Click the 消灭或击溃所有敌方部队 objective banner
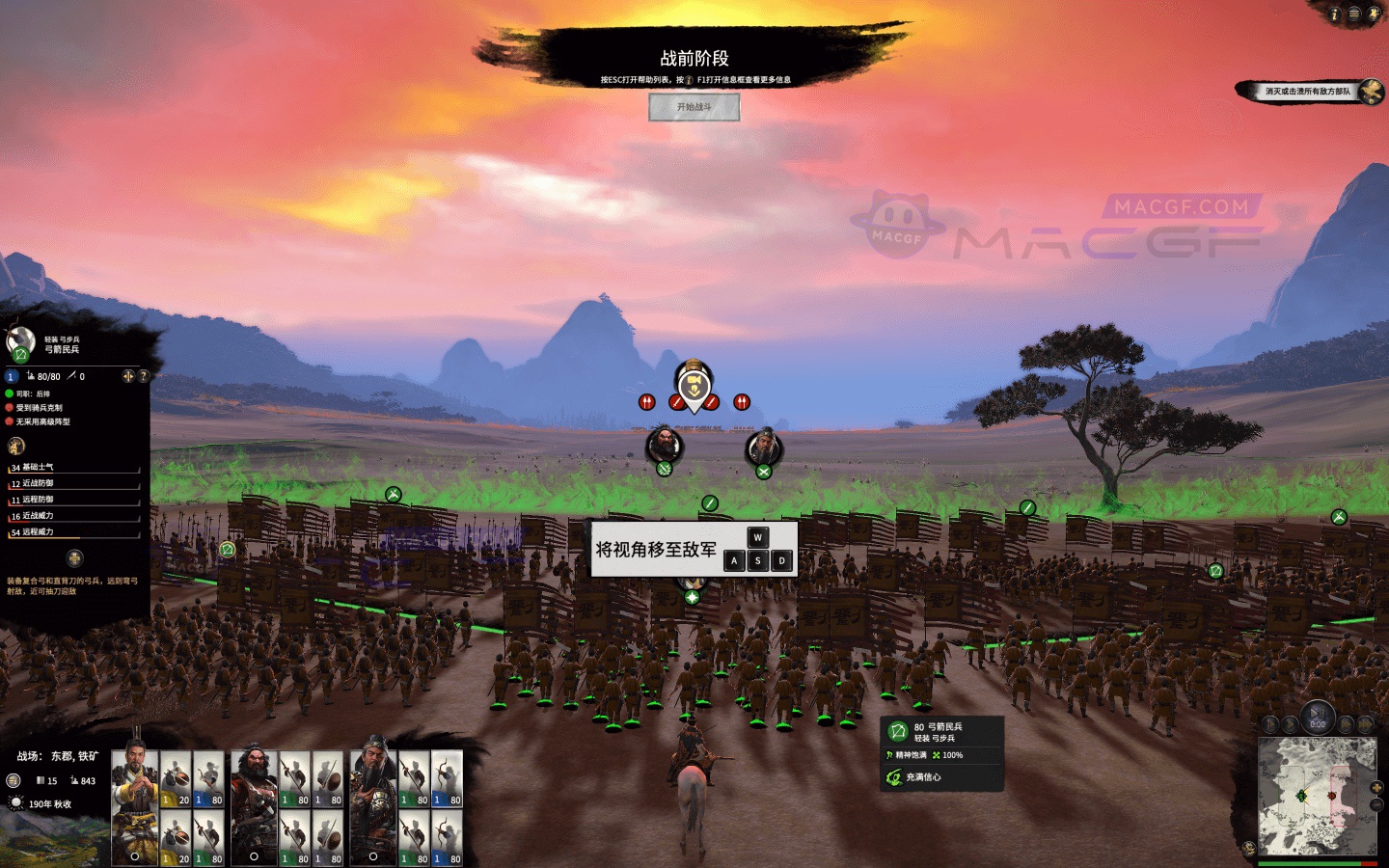The image size is (1389, 868). click(1307, 90)
